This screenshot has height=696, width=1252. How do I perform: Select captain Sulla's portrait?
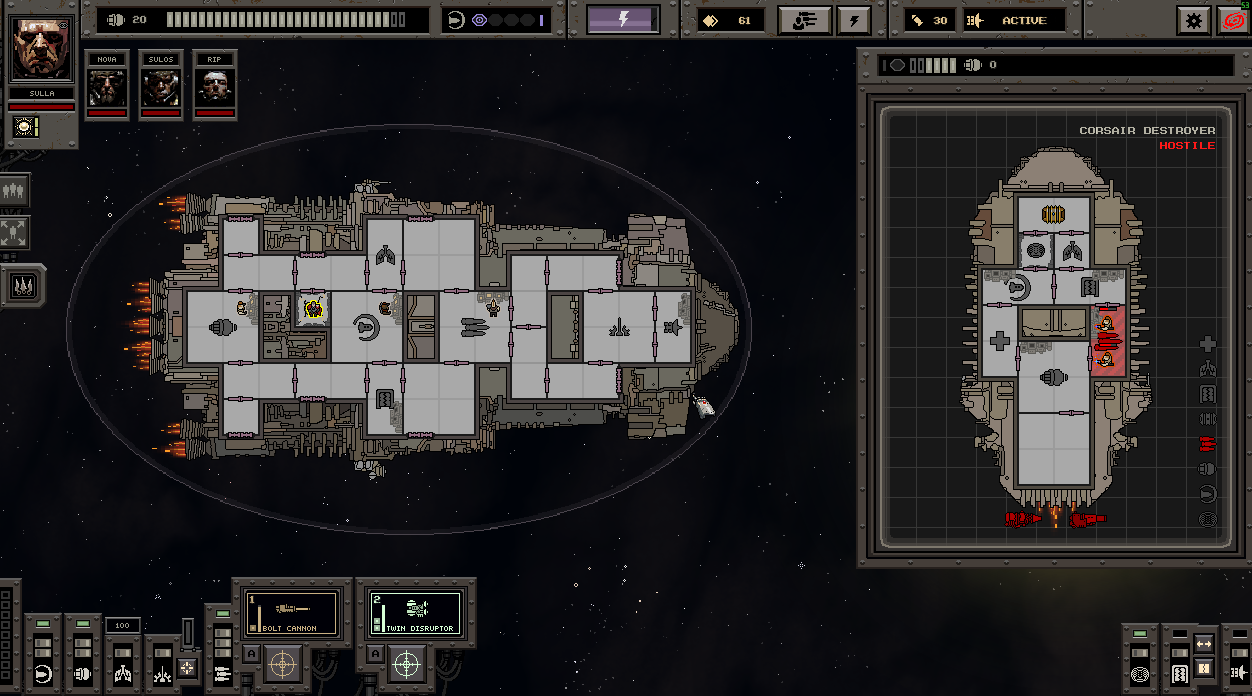coord(41,49)
